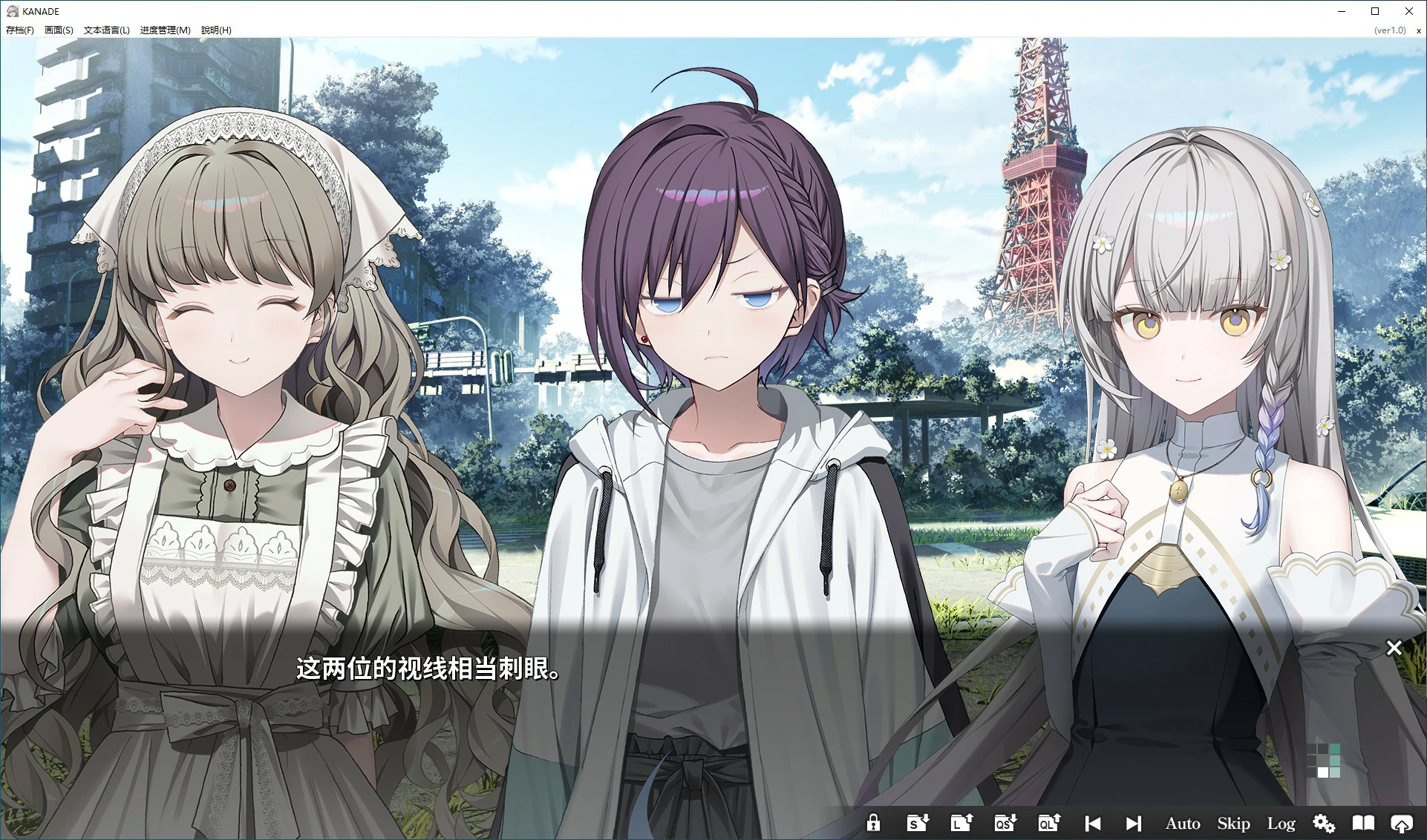This screenshot has width=1427, height=840.
Task: Click the return-to-title arrow icon
Action: click(1404, 822)
